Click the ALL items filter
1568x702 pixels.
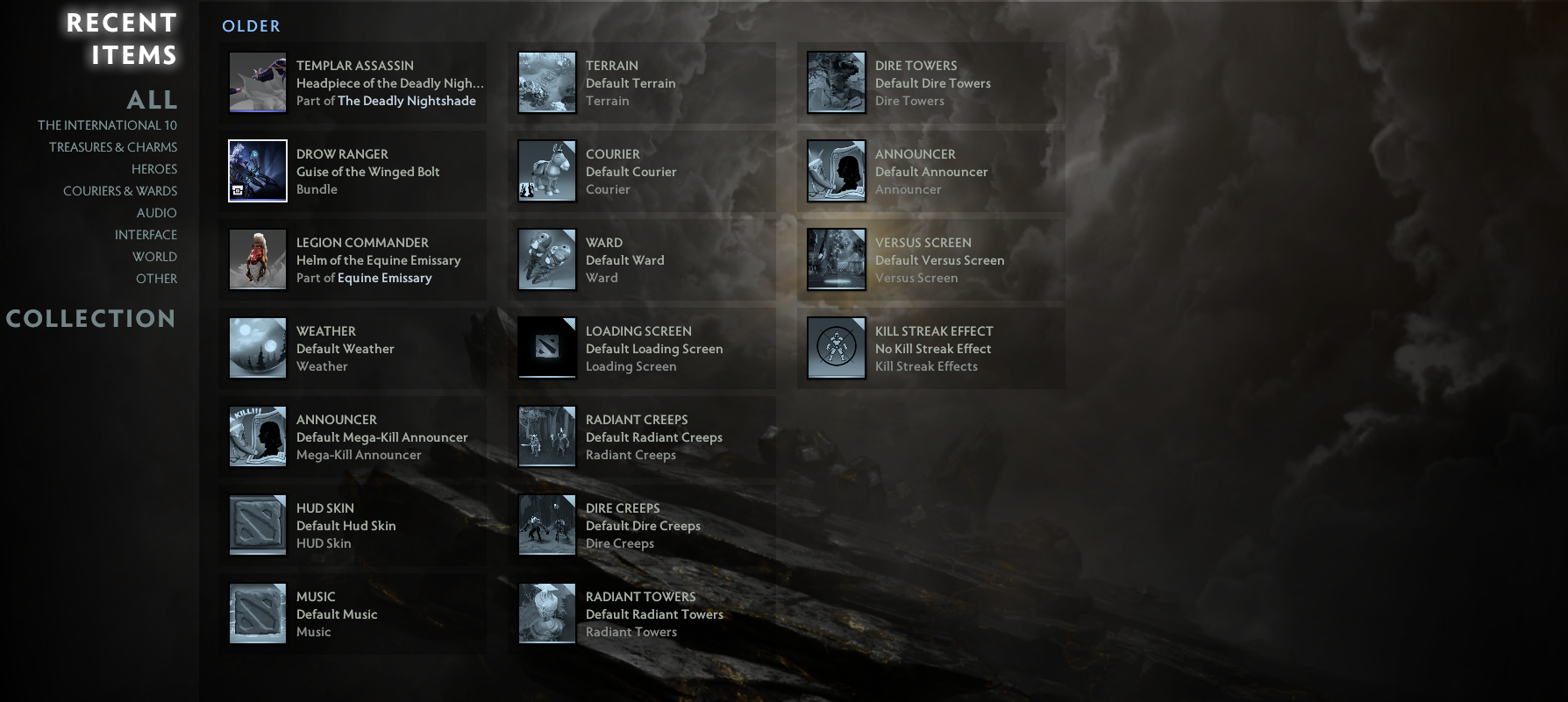(153, 100)
